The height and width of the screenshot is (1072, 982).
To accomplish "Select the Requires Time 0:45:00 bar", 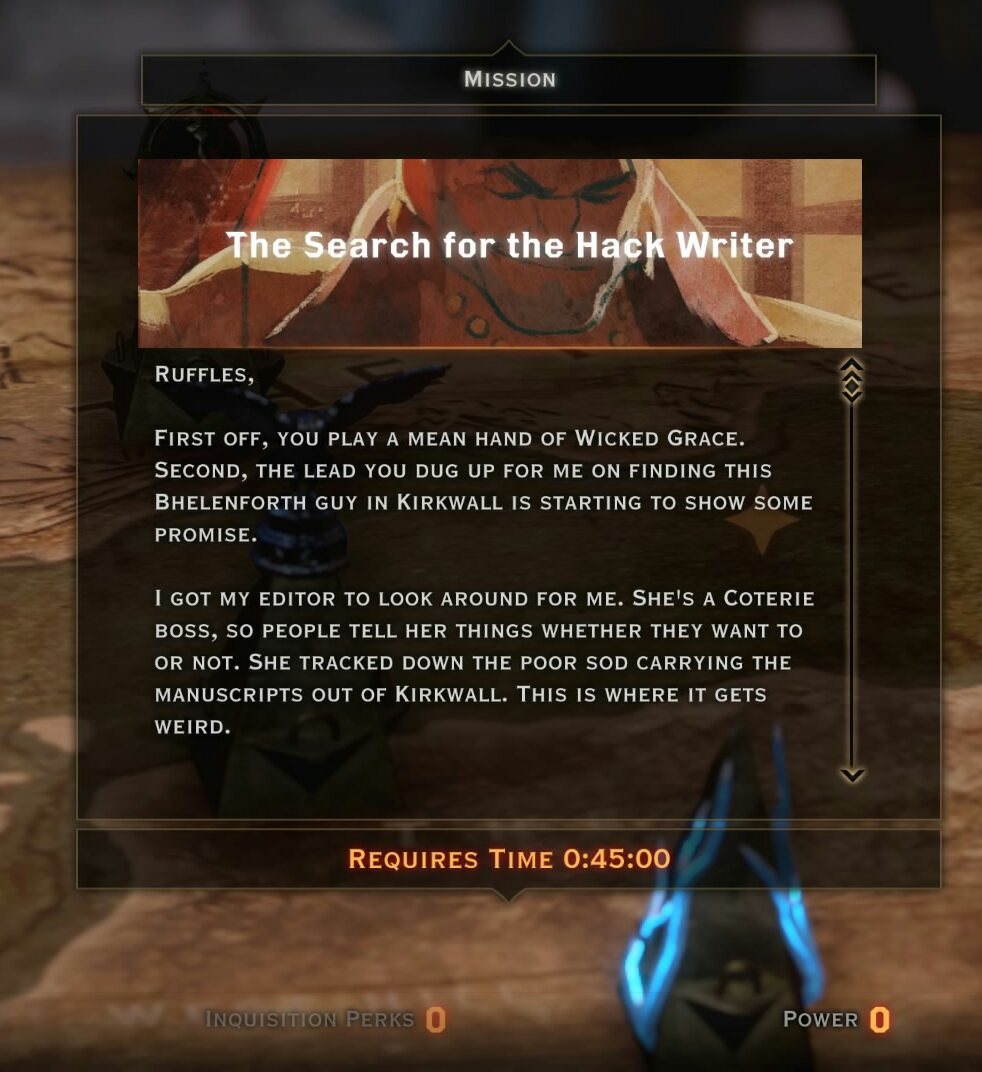I will 508,858.
